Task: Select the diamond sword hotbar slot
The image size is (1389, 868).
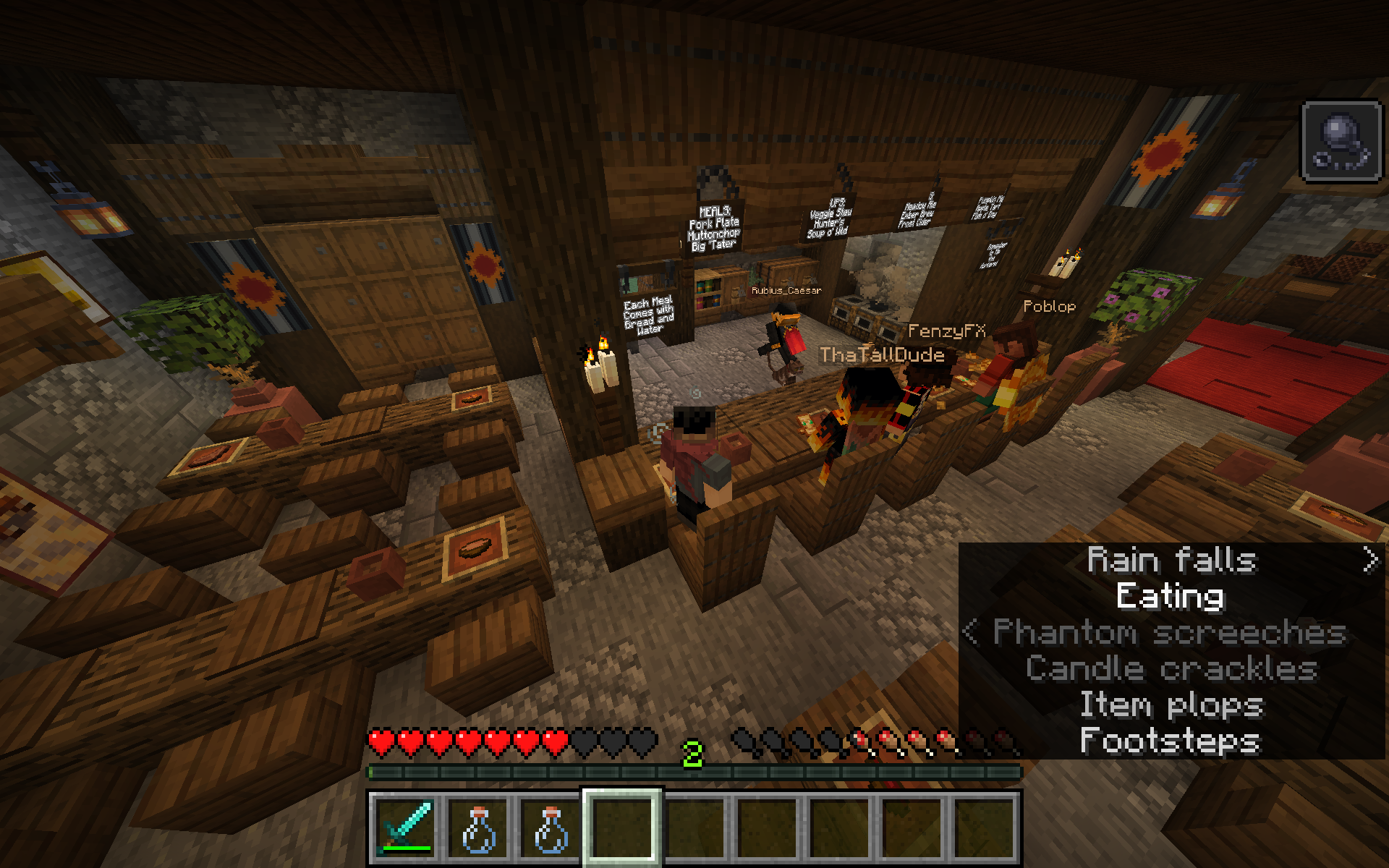Action: pos(405,827)
